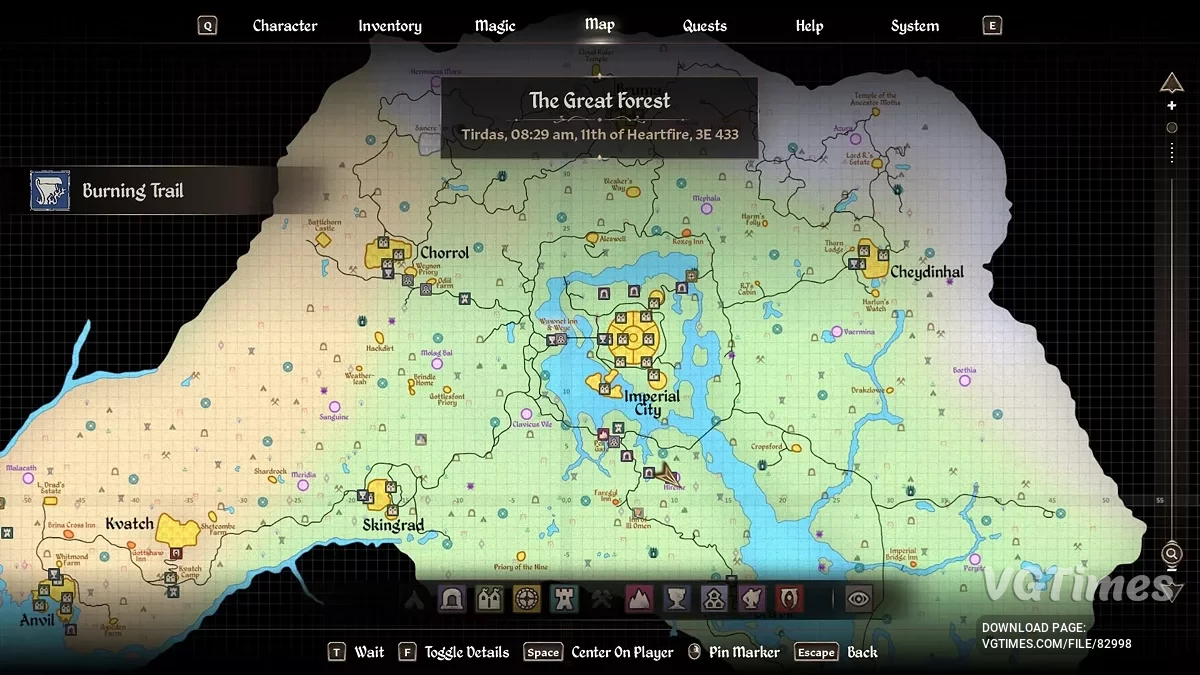
Task: Fast travel to the Chorrol city marker
Action: tap(384, 253)
